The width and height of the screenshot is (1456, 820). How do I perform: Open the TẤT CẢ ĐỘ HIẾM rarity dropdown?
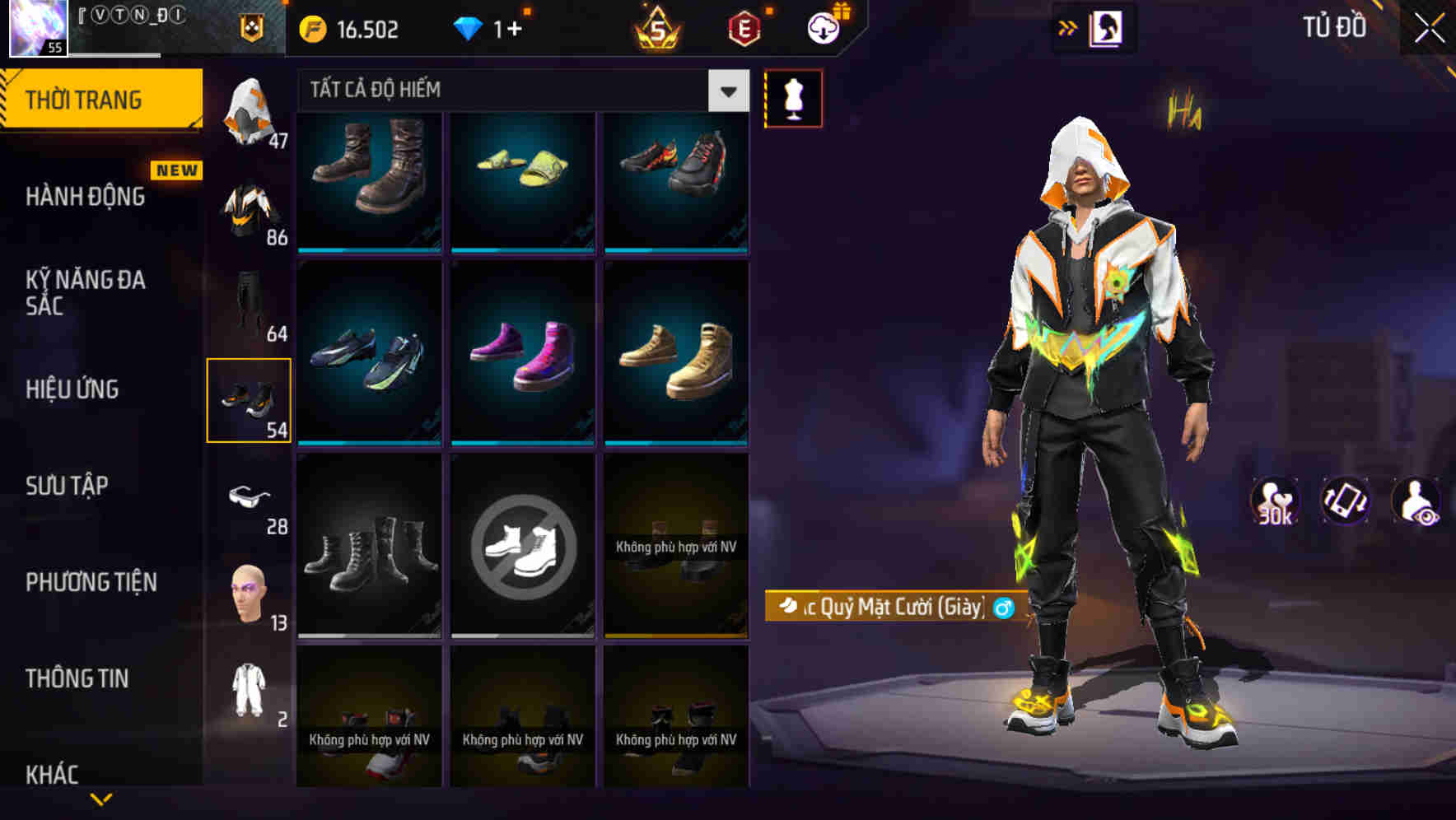point(519,91)
